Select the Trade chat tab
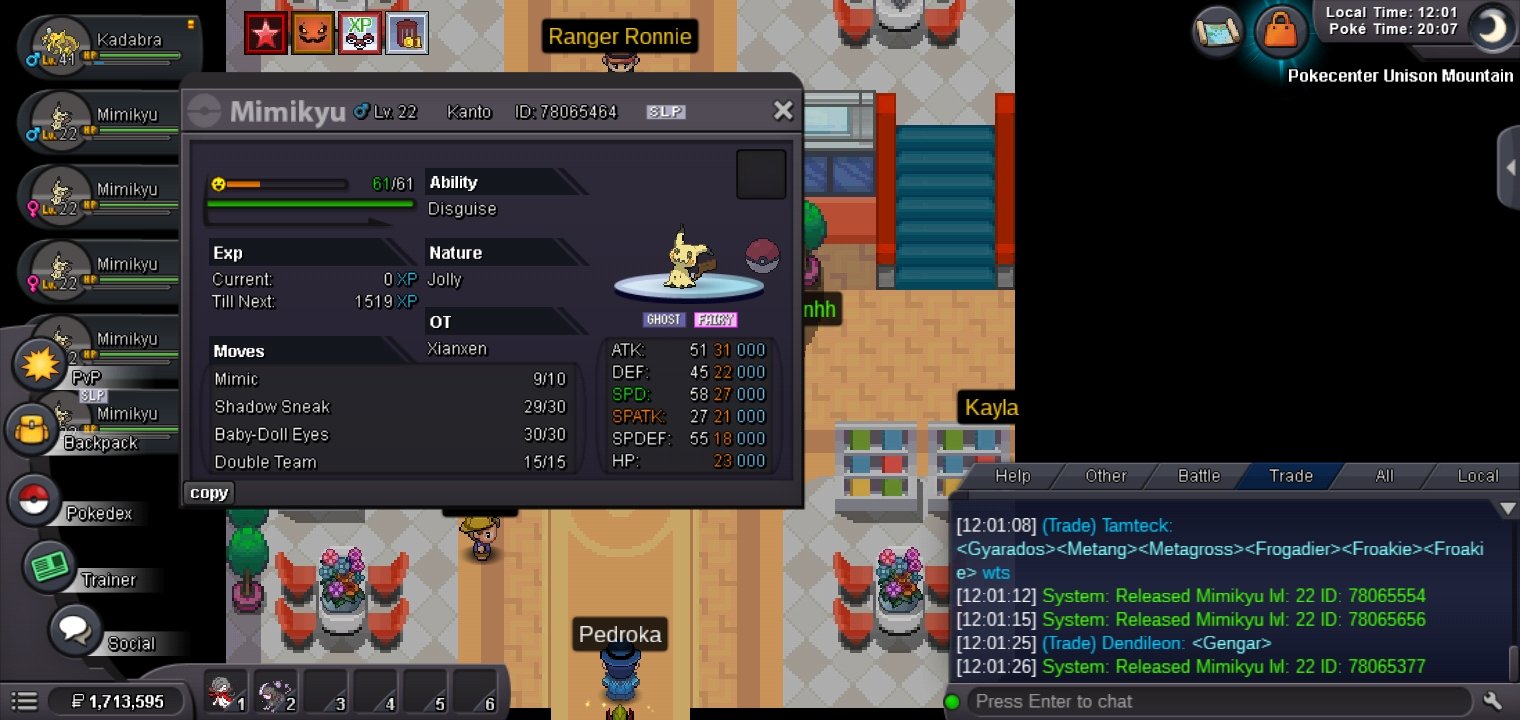 pyautogui.click(x=1290, y=476)
